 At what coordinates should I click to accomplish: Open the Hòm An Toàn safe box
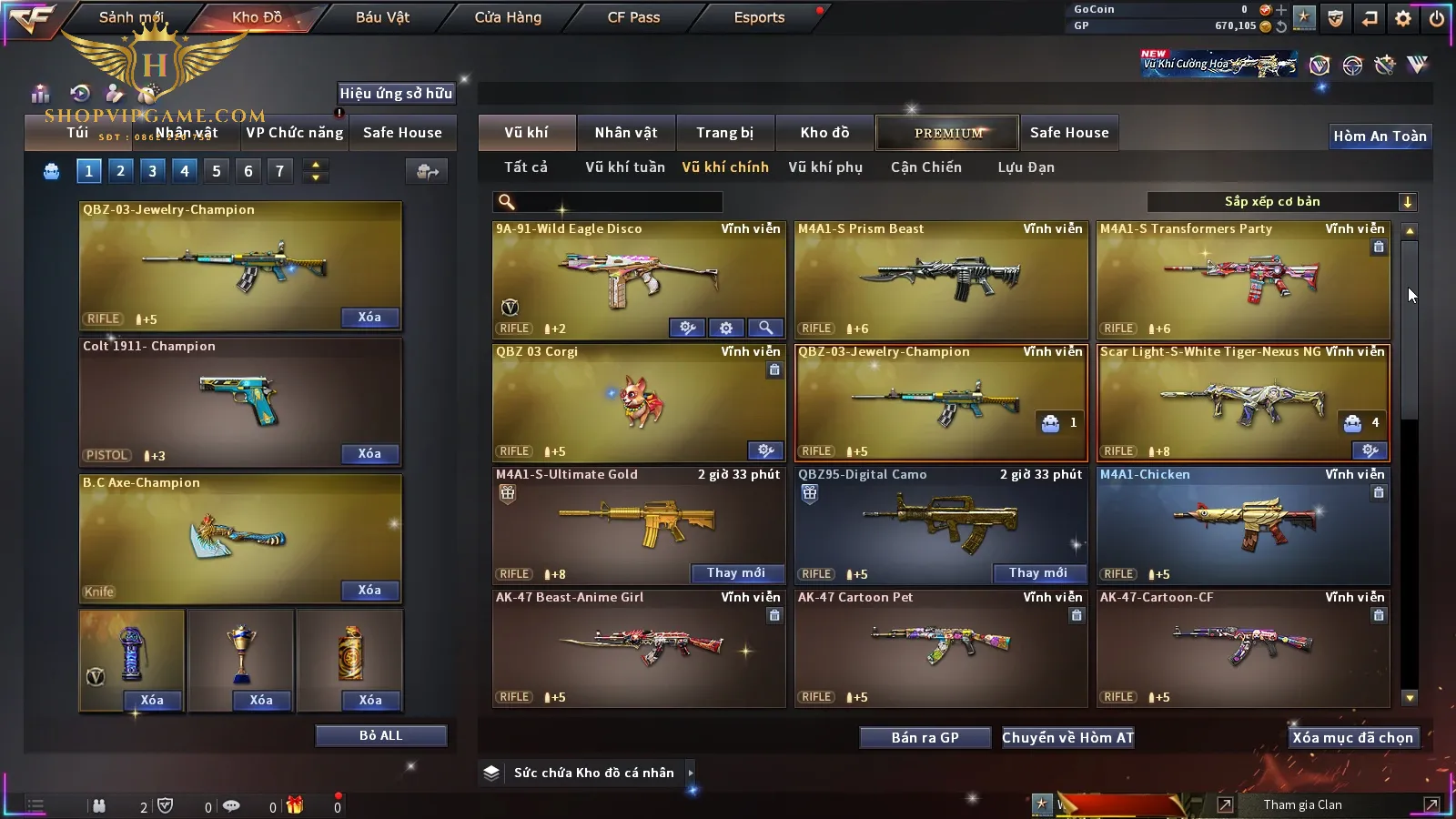pos(1380,136)
